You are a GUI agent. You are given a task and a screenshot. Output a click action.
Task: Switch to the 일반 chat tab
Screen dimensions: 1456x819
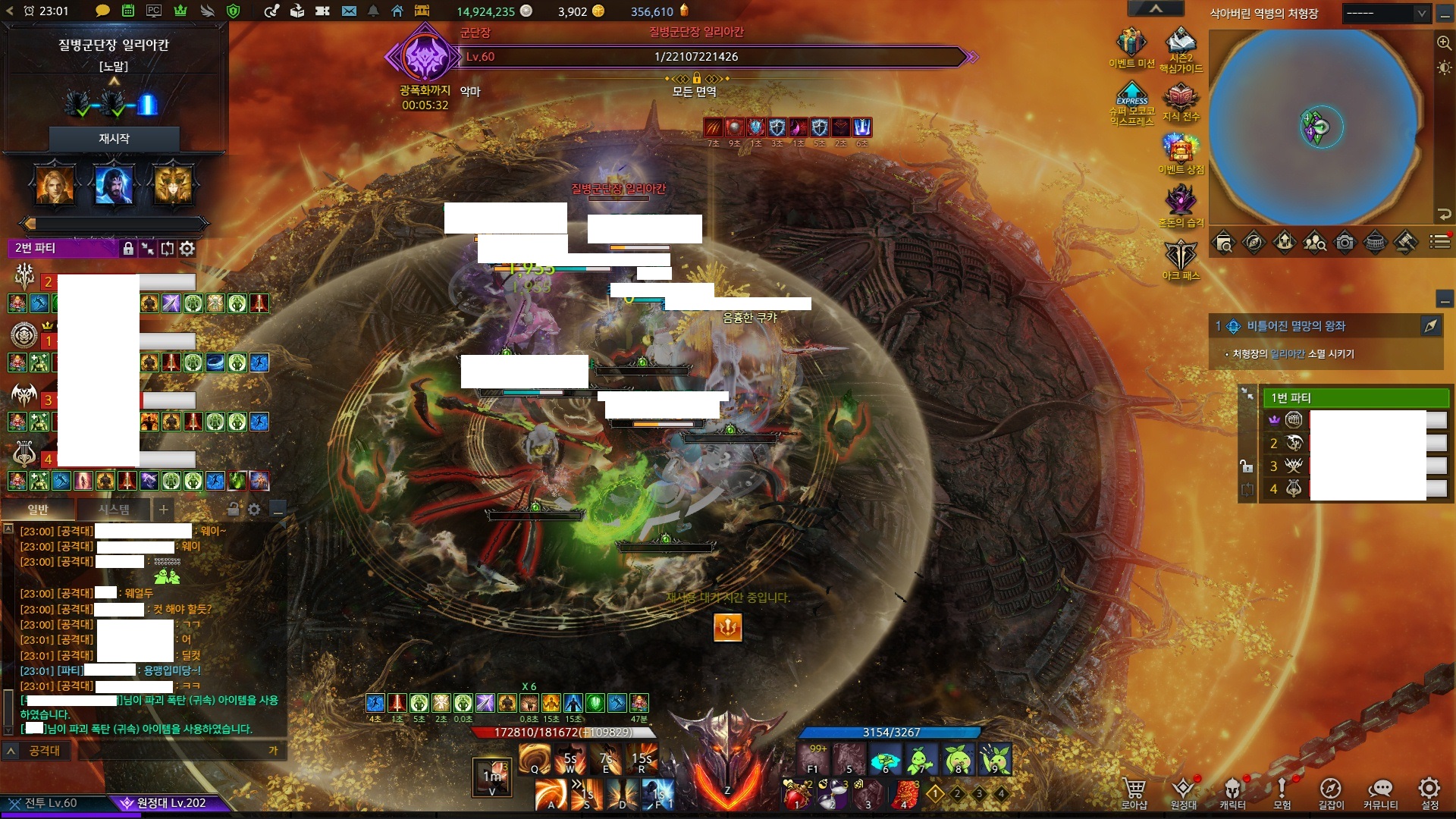click(x=38, y=510)
